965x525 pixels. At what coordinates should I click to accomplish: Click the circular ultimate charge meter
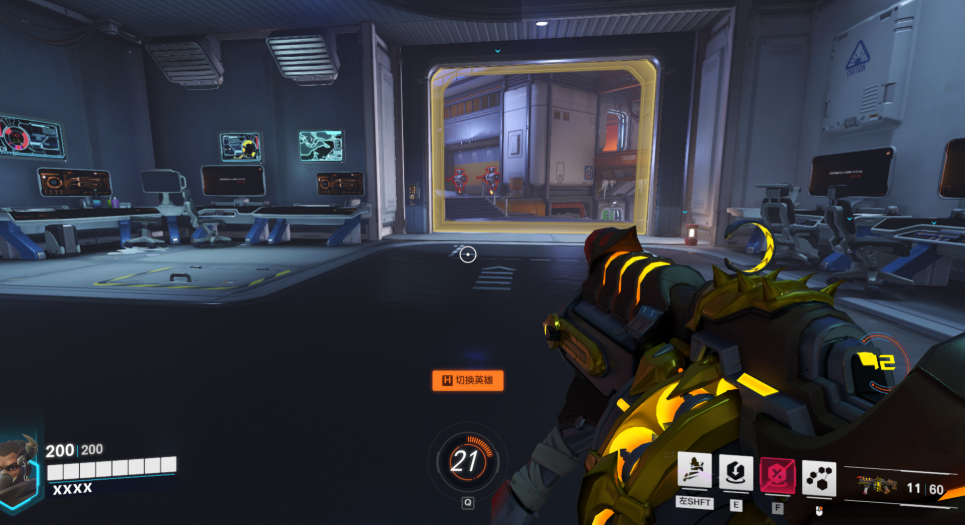467,461
